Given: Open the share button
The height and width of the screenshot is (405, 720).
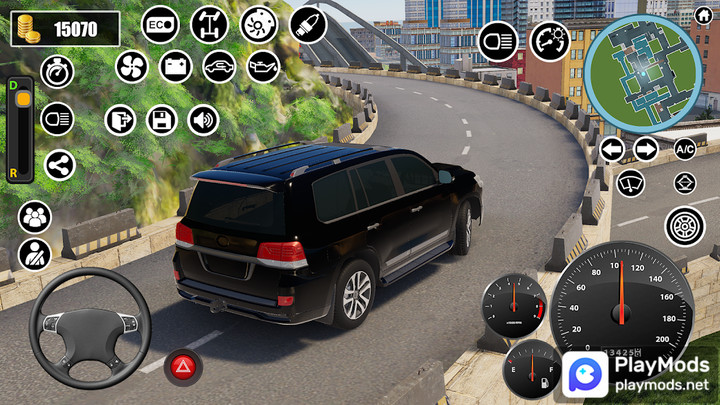Looking at the screenshot, I should [x=58, y=165].
